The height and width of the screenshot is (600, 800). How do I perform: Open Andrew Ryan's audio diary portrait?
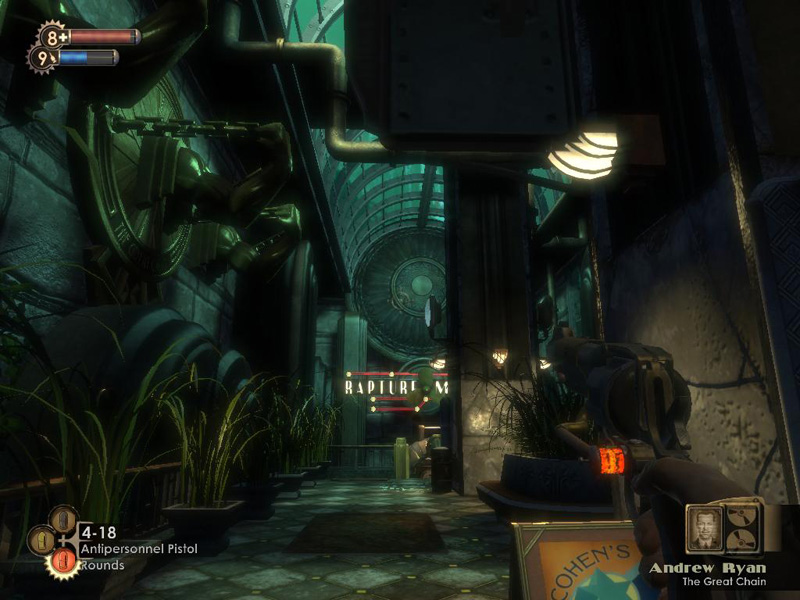(705, 530)
